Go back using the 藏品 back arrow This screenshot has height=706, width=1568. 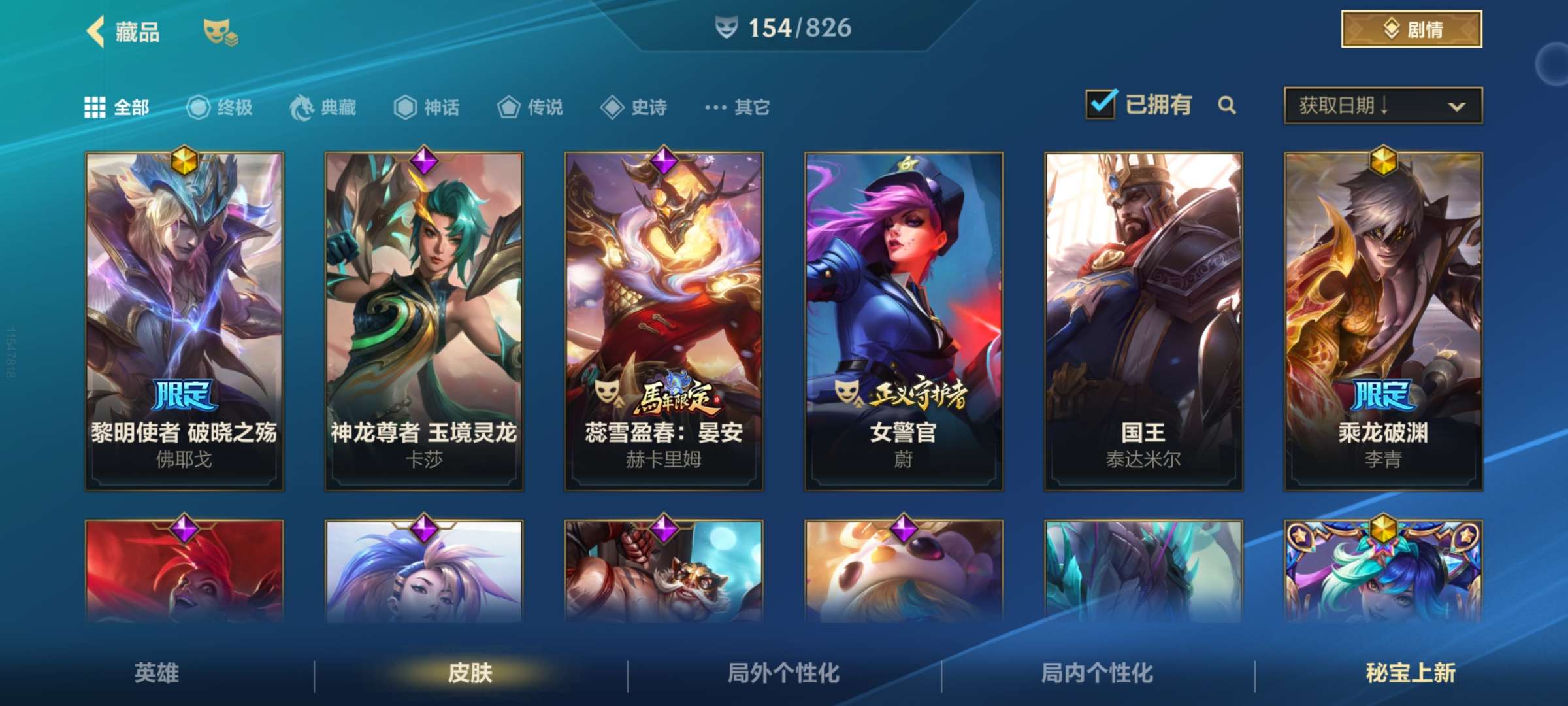[x=95, y=29]
